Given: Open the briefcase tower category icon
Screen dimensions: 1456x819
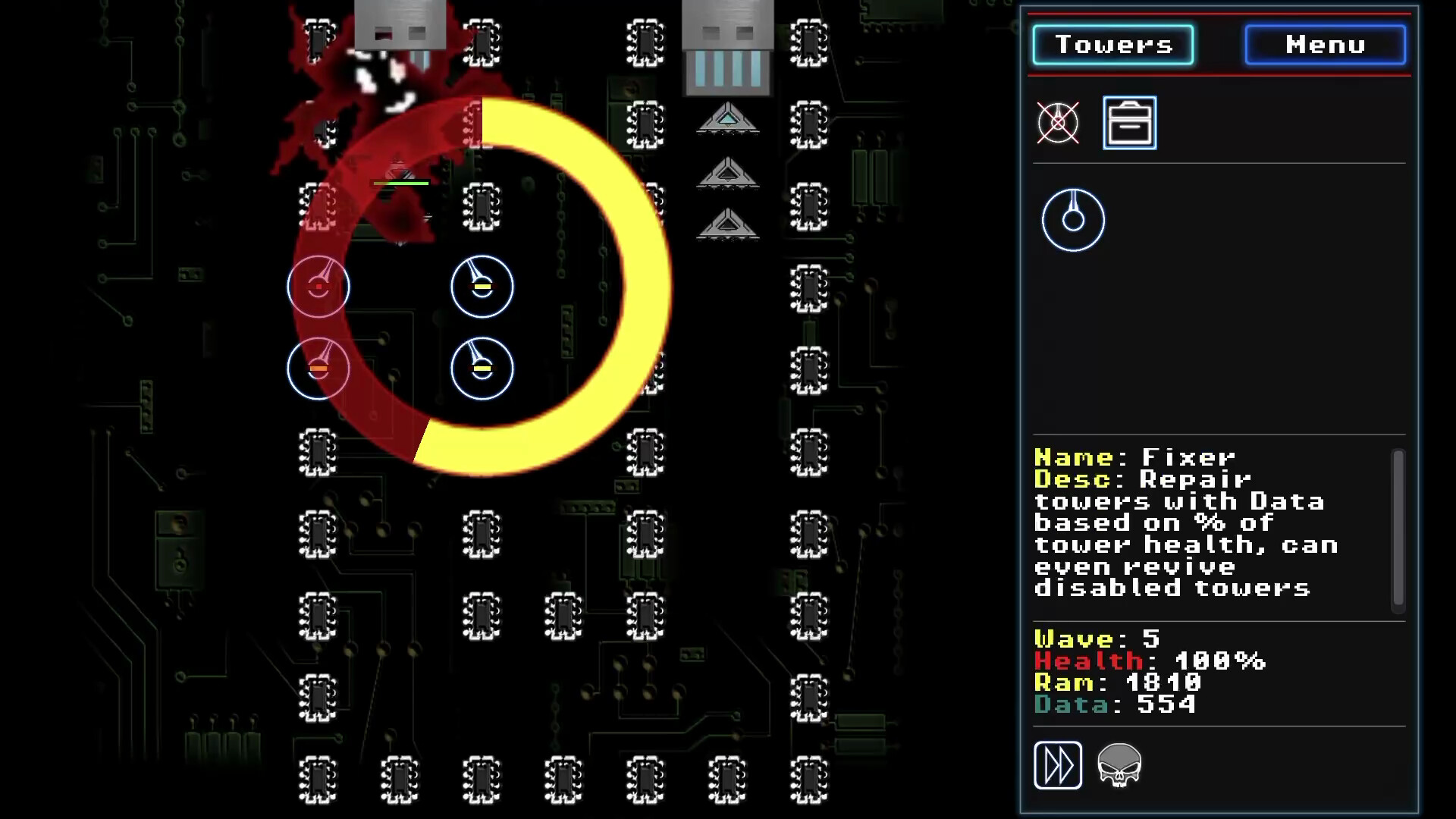Looking at the screenshot, I should click(1129, 123).
